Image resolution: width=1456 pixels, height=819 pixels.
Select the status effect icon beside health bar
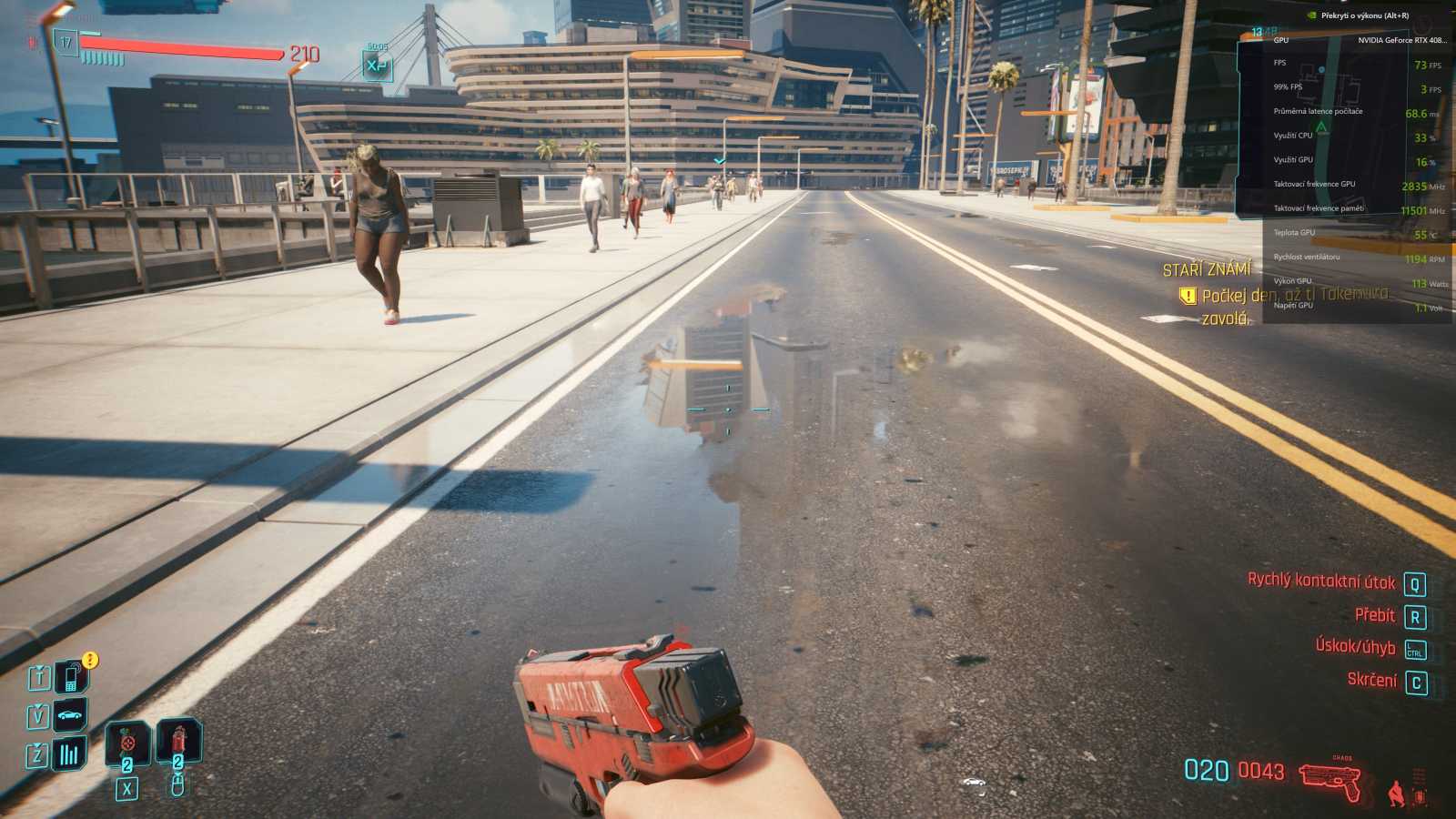pyautogui.click(x=377, y=66)
